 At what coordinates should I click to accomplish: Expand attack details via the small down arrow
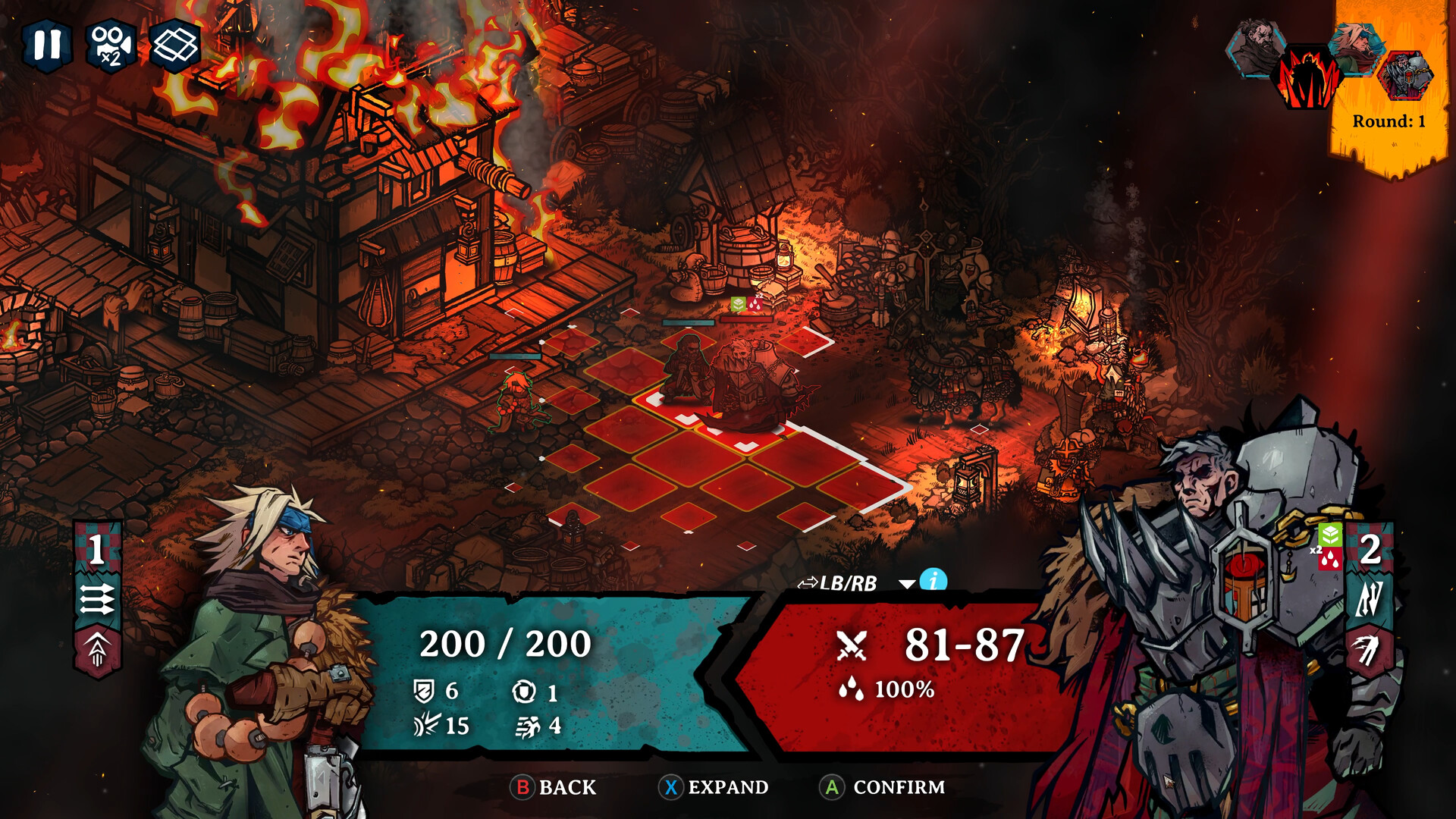(x=907, y=582)
